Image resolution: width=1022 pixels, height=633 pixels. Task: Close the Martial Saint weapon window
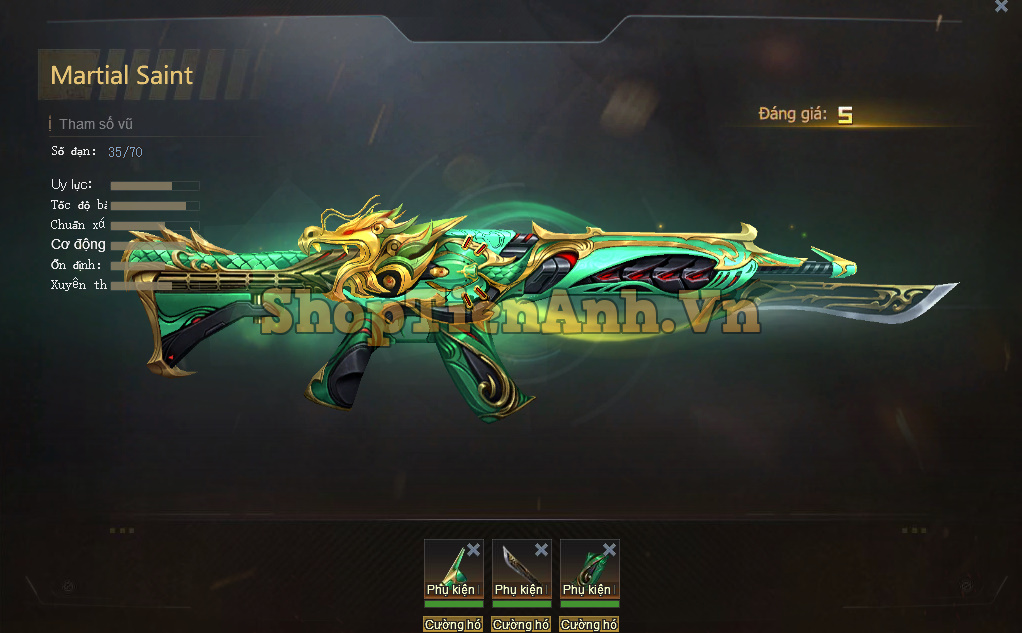tap(1001, 6)
